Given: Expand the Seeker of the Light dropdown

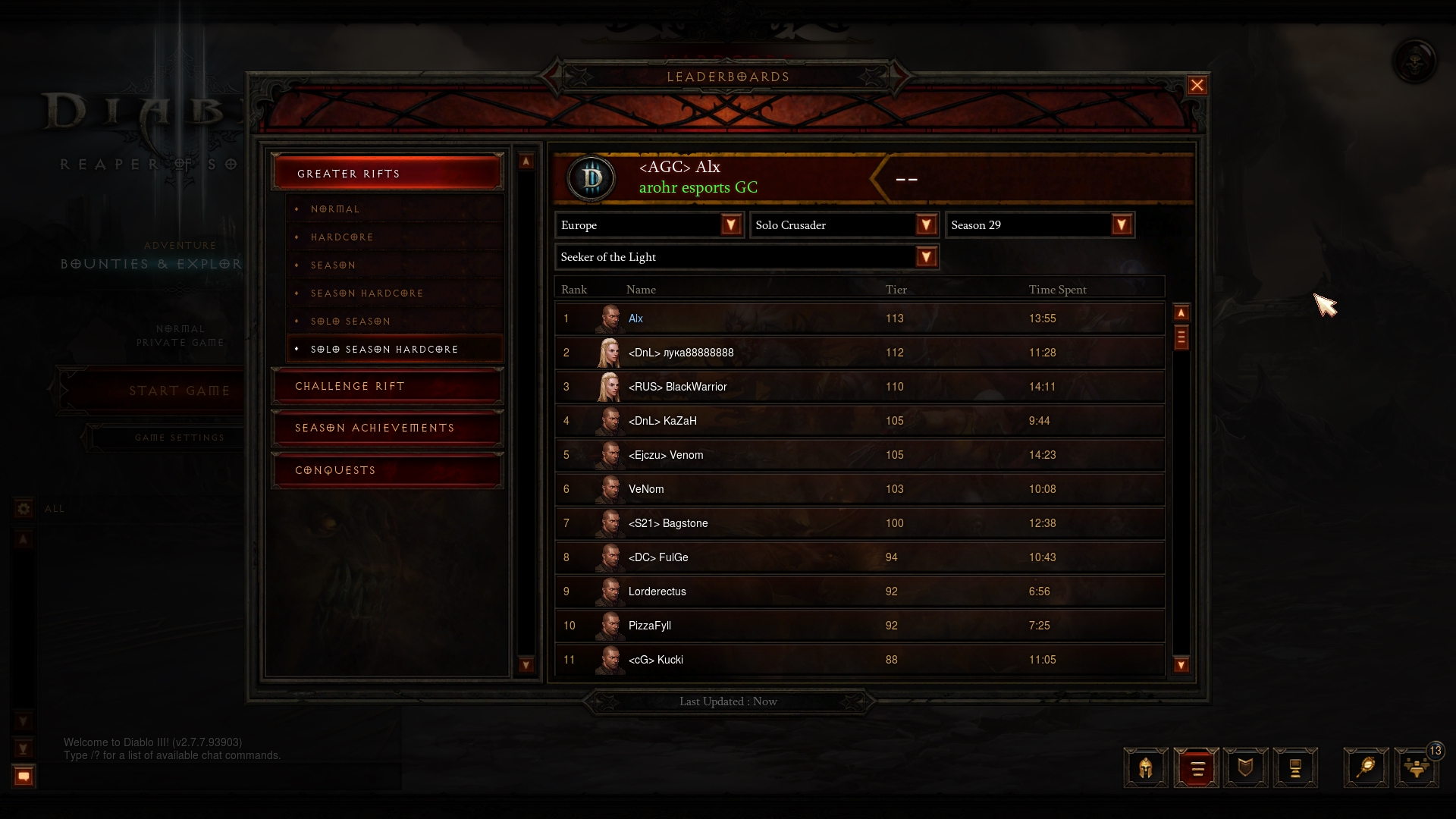Looking at the screenshot, I should point(925,257).
